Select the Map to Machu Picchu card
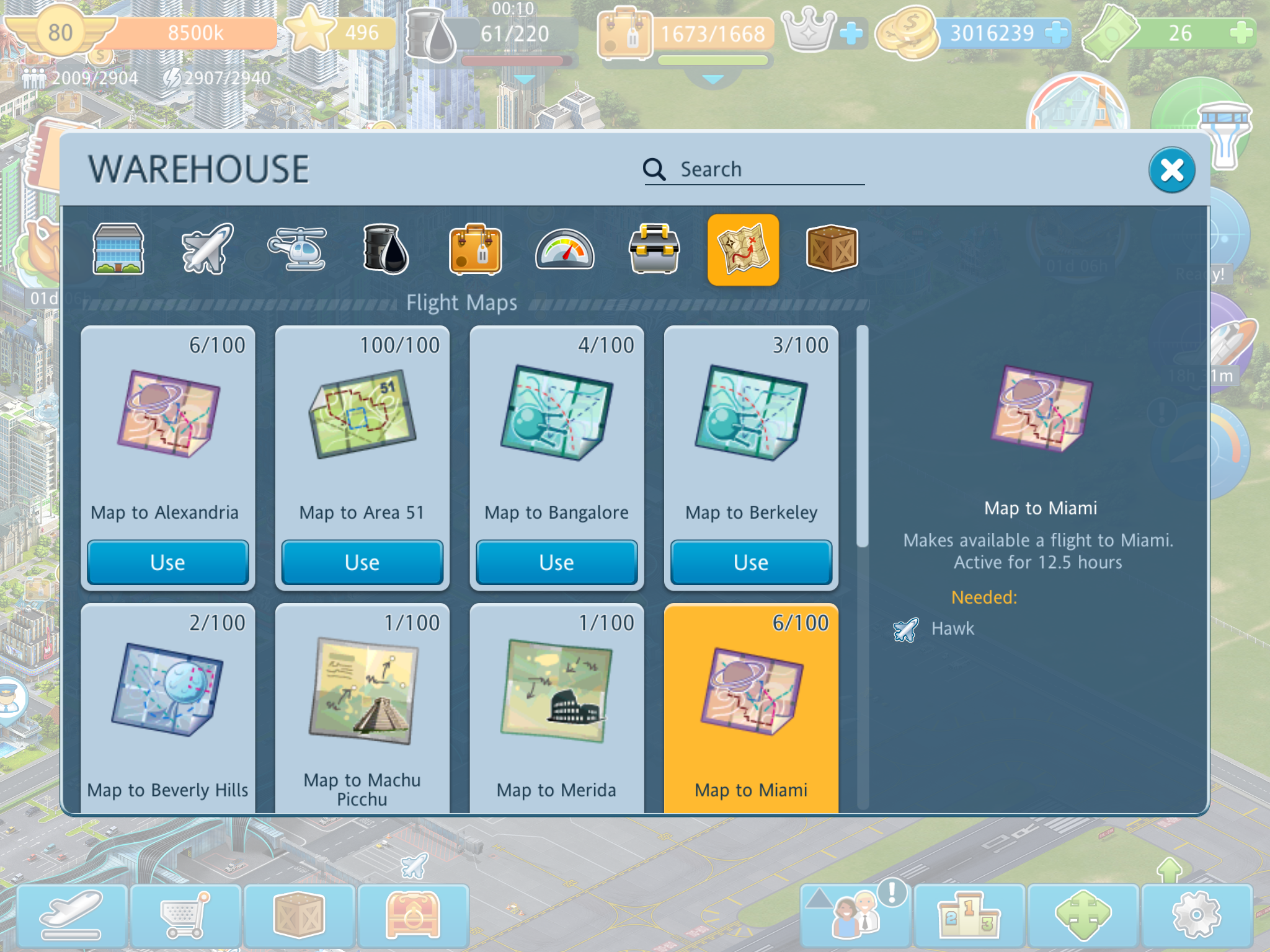Image resolution: width=1270 pixels, height=952 pixels. (x=362, y=707)
